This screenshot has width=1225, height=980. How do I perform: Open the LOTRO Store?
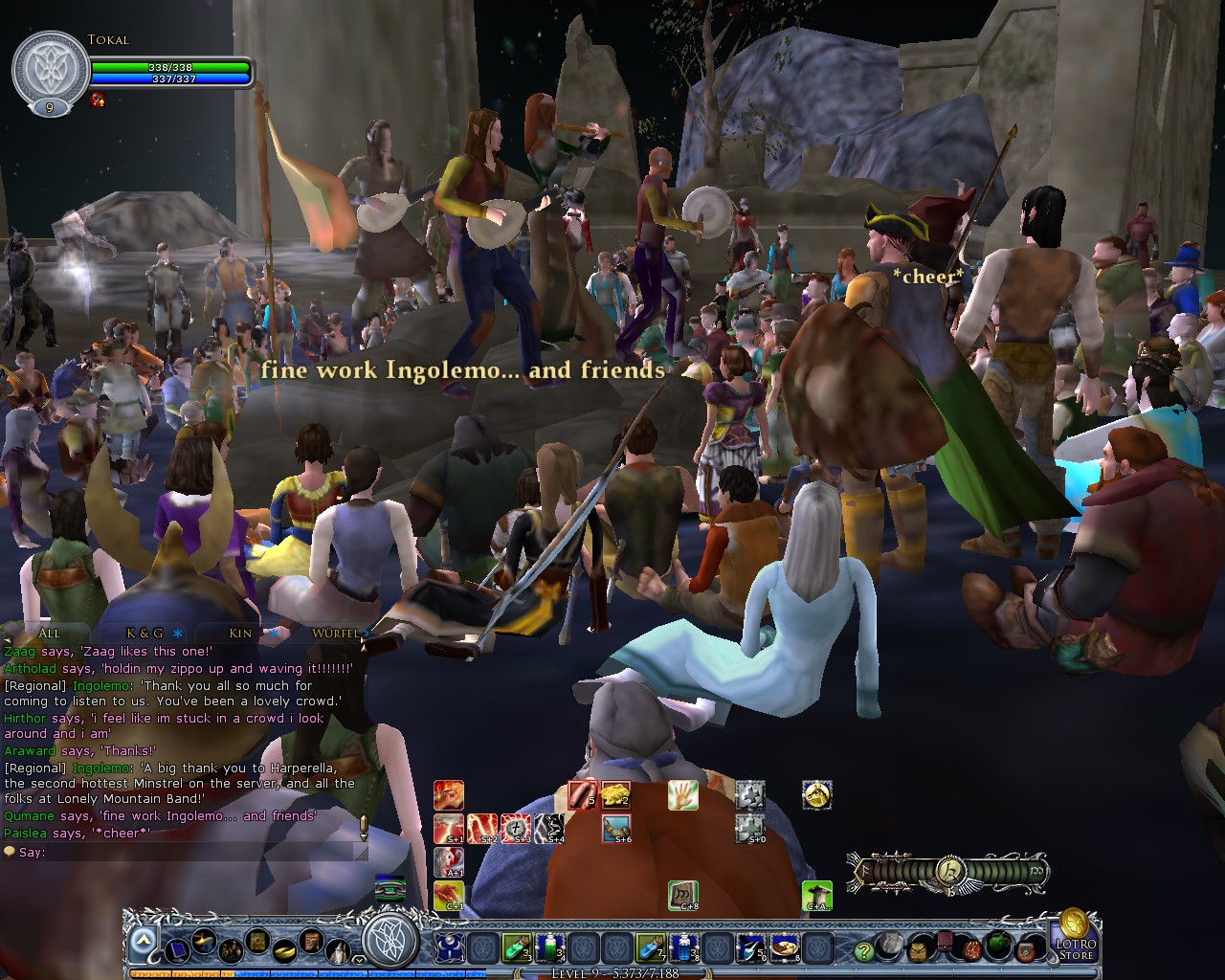(1074, 937)
